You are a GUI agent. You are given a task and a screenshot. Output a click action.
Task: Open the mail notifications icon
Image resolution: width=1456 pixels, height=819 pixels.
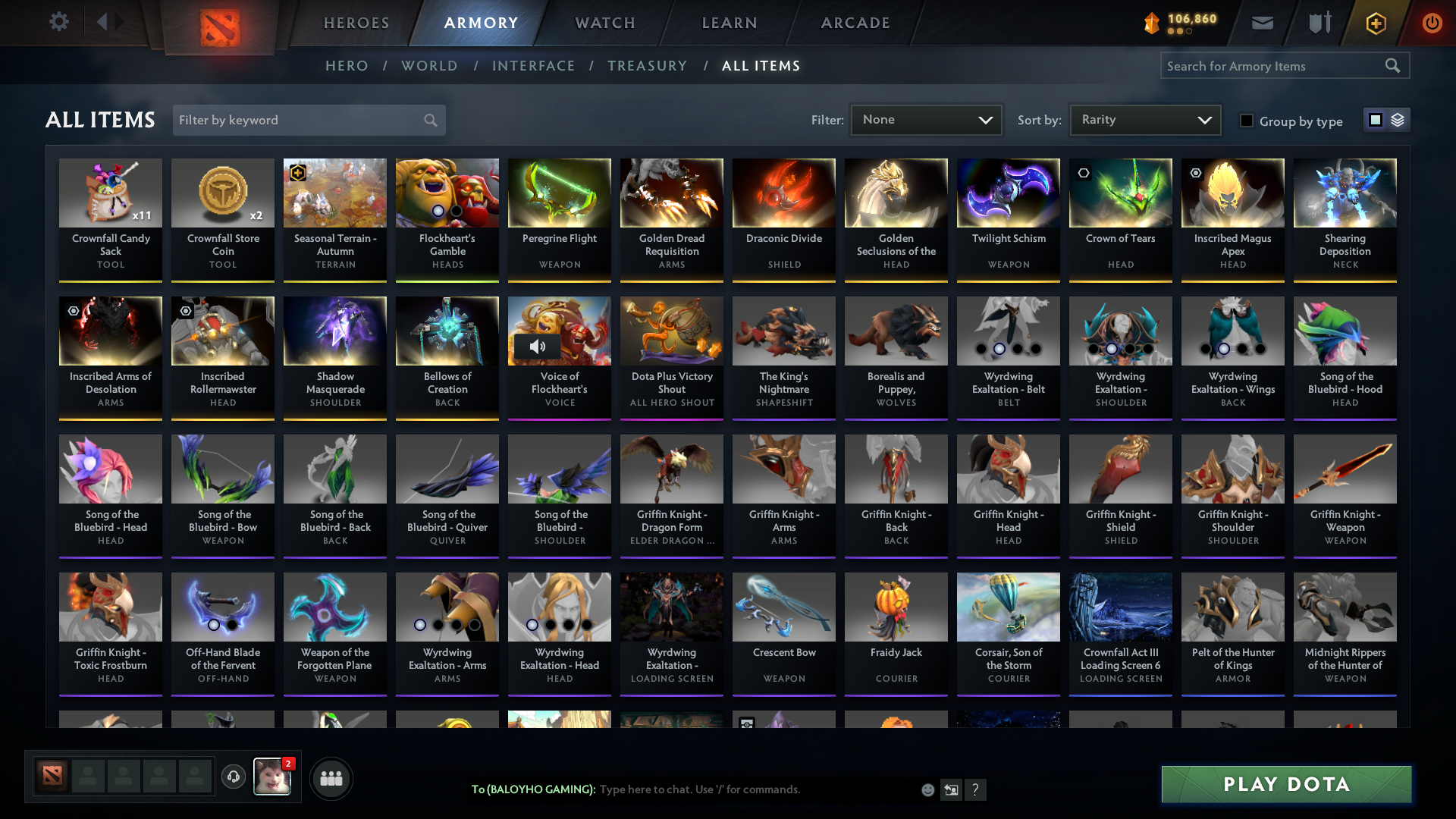tap(1261, 23)
